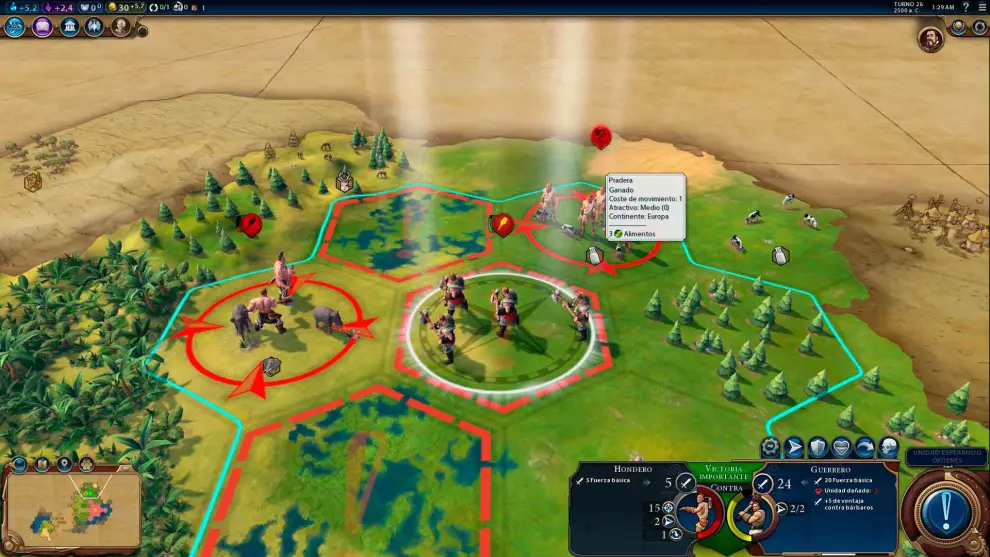
Task: Delete the unit with the skull action
Action: coord(887,447)
